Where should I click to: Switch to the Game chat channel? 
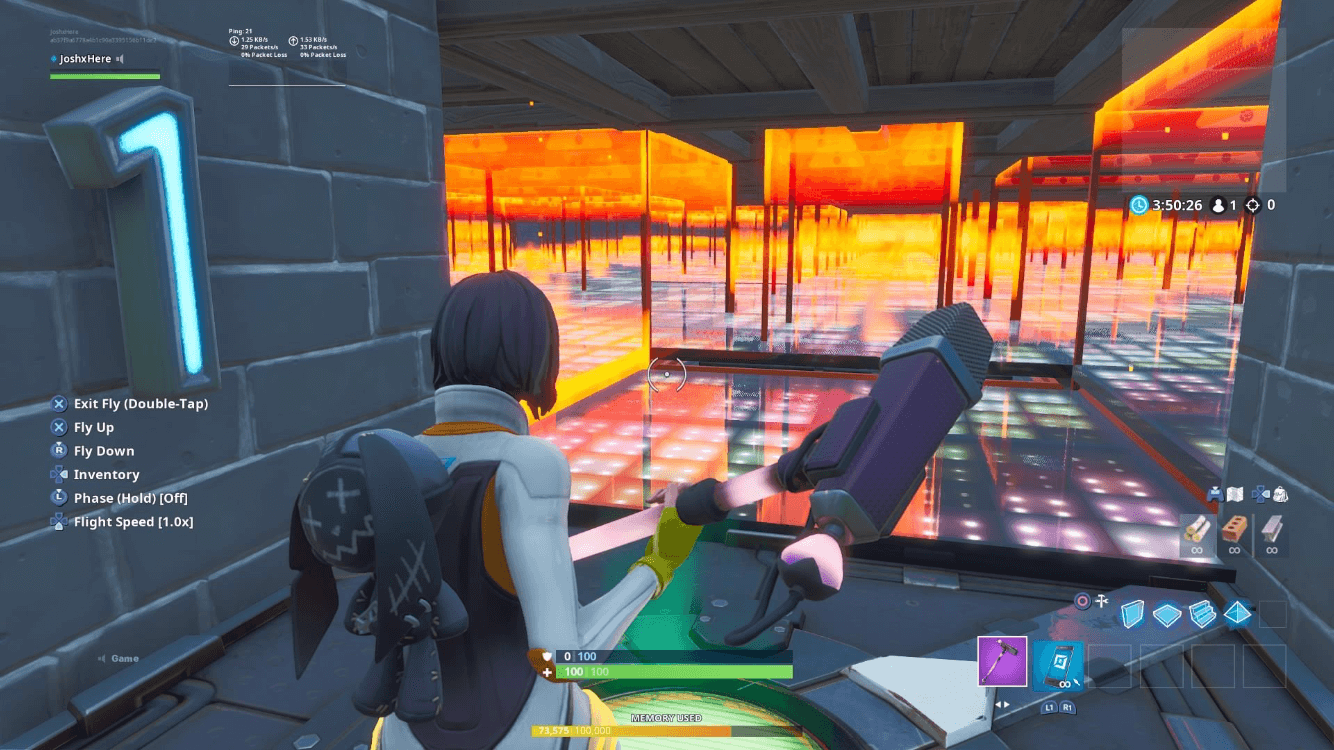126,658
